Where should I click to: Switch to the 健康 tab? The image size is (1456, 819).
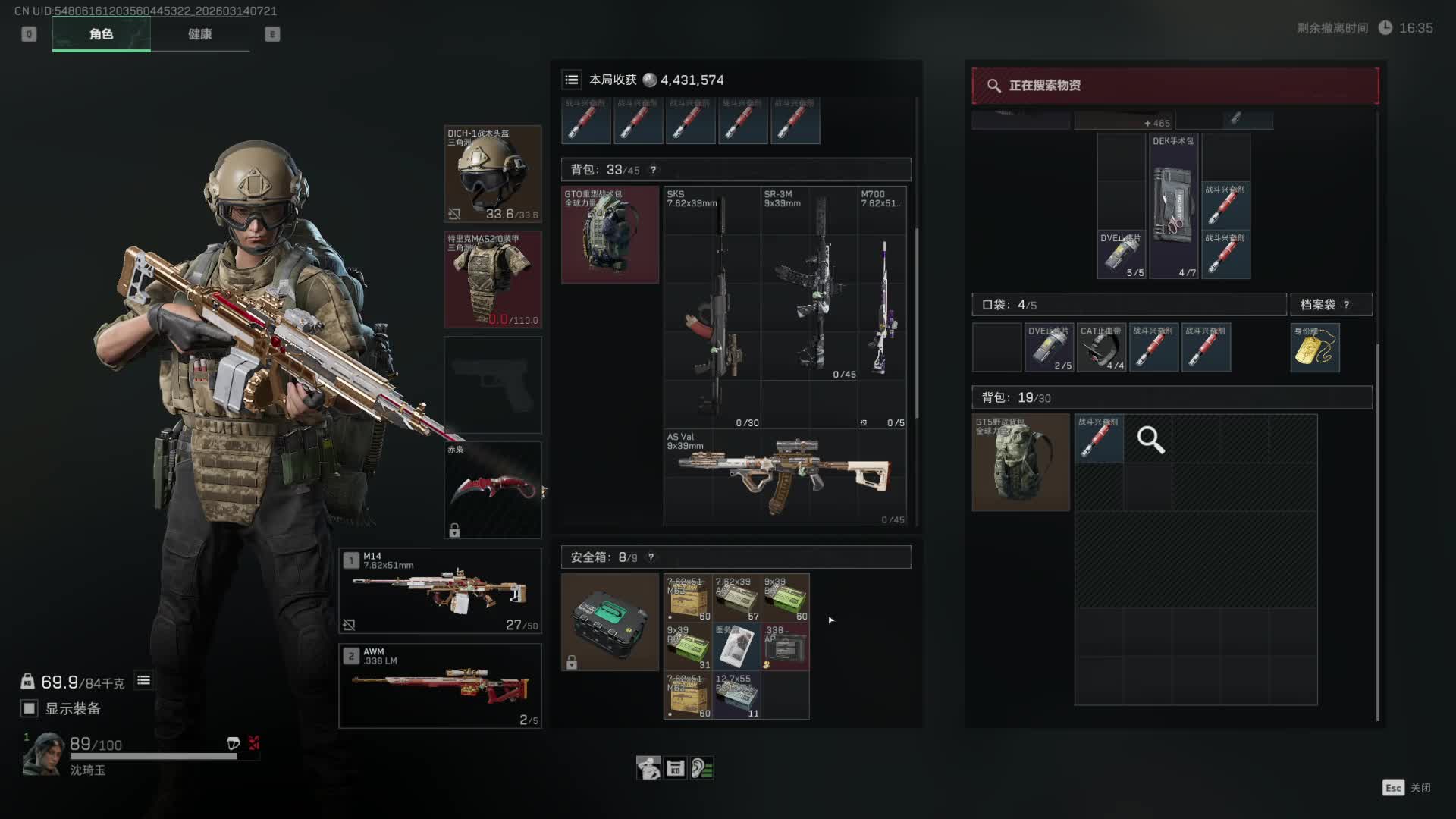(199, 34)
